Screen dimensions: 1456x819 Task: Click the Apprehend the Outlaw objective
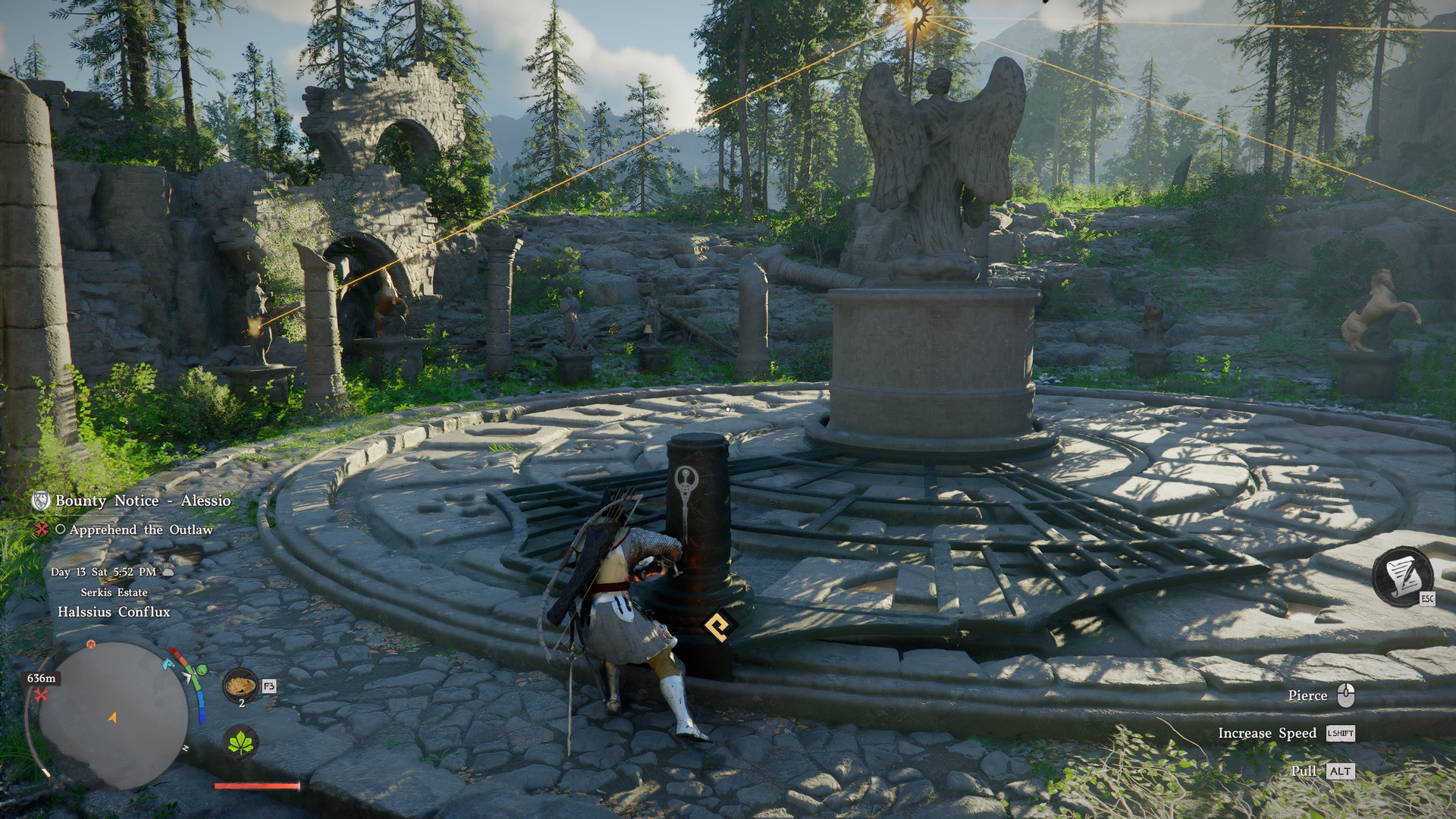coord(141,529)
